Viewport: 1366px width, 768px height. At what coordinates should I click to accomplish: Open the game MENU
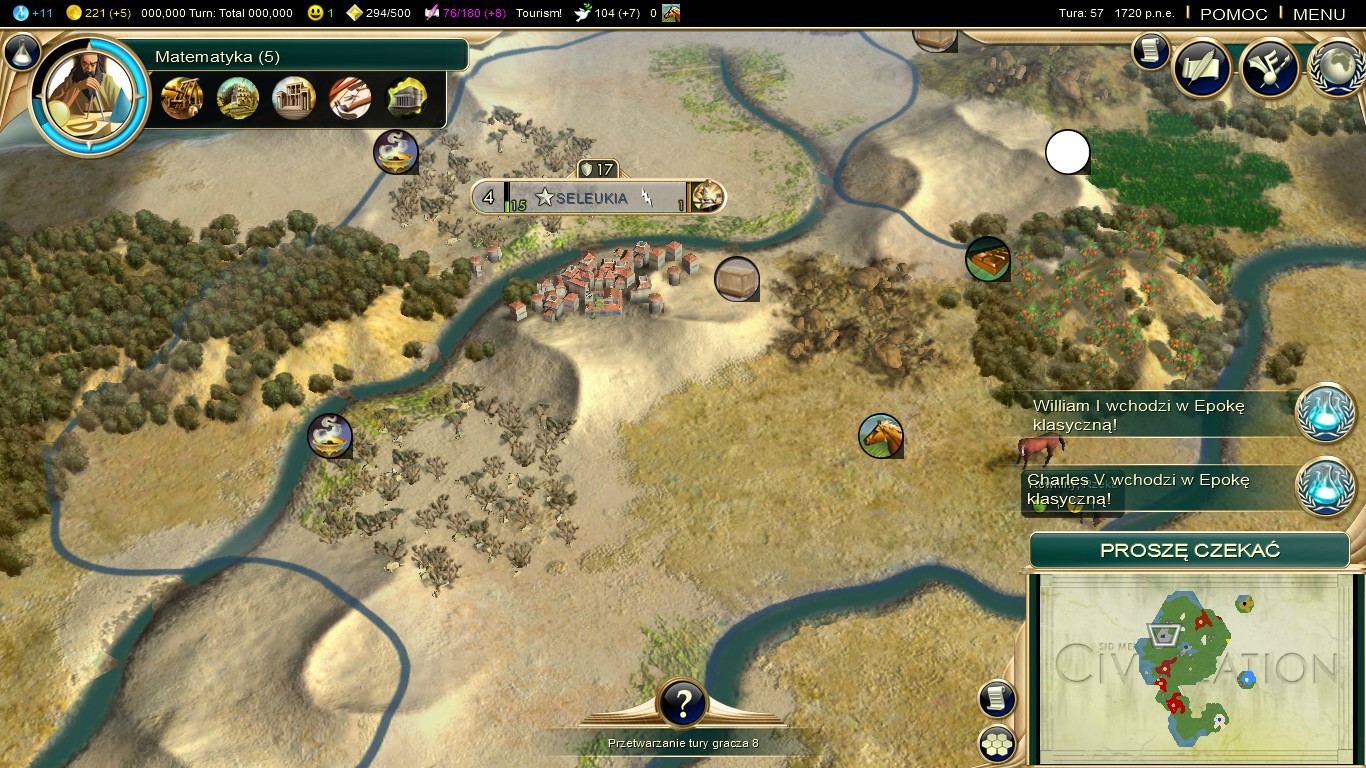1319,14
